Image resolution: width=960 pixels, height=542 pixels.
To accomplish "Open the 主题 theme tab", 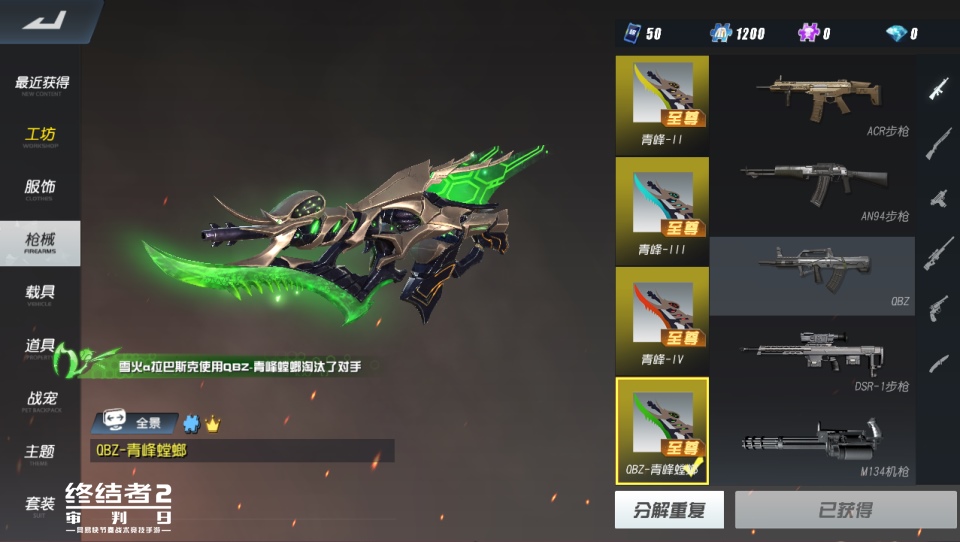I will pyautogui.click(x=41, y=454).
